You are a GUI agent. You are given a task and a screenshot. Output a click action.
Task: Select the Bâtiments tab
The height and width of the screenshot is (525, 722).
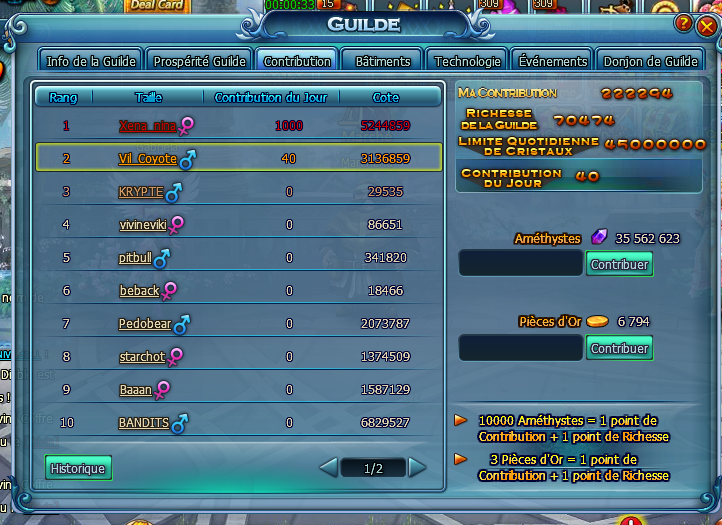point(383,61)
